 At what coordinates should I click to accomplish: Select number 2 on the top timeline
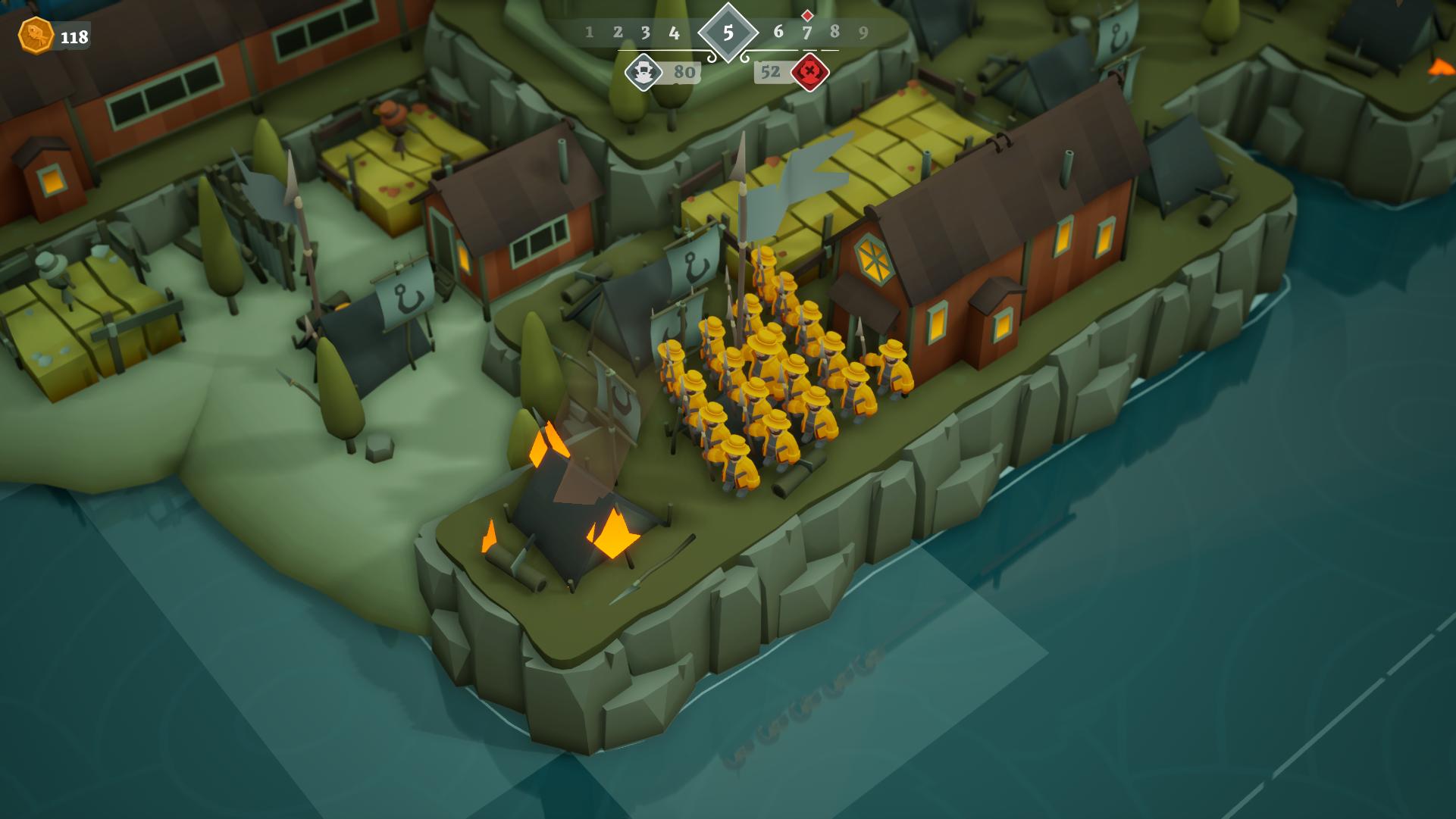[618, 33]
